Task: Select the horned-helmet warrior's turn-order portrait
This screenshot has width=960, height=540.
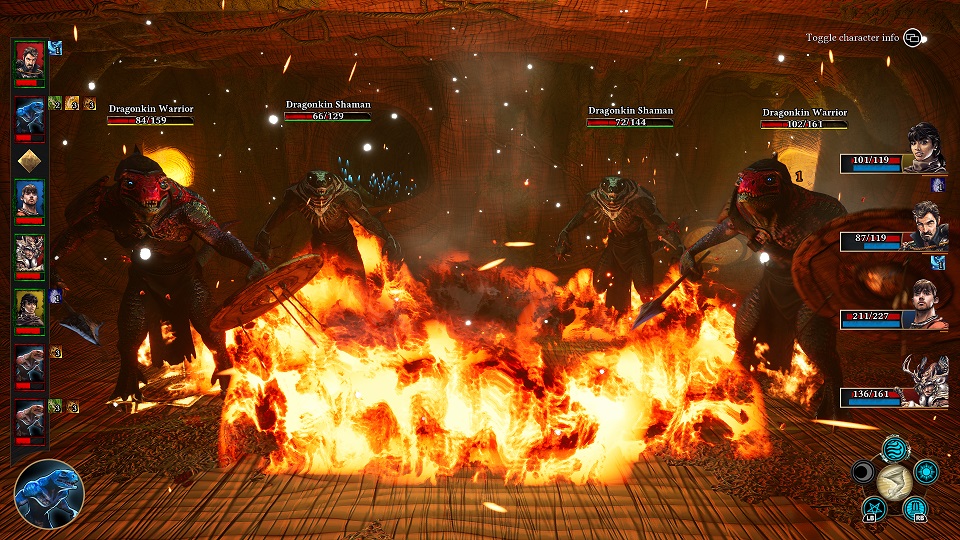Action: [29, 255]
